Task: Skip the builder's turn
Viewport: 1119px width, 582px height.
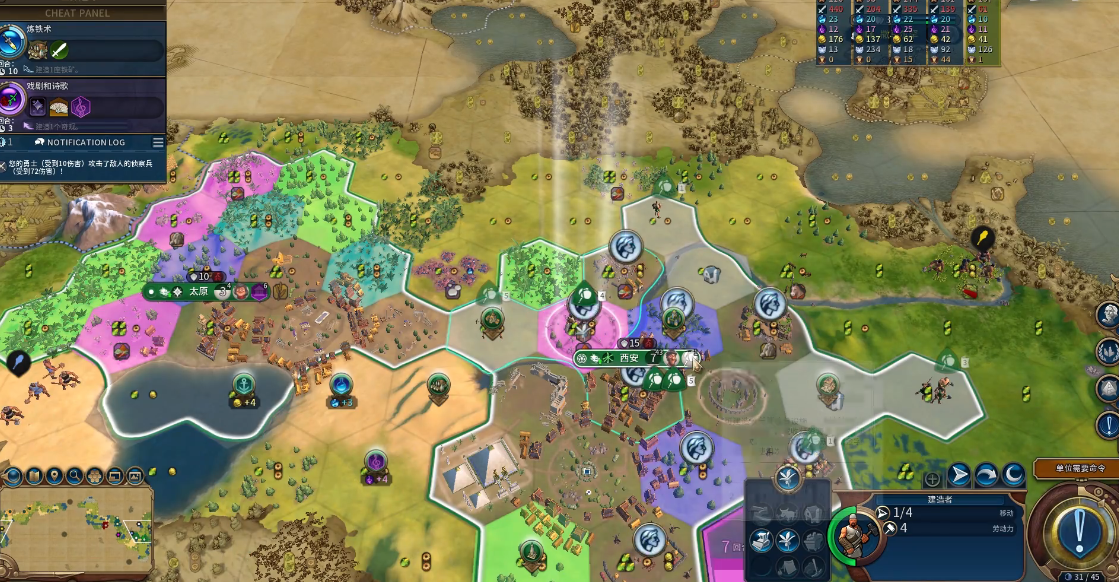Action: (986, 475)
